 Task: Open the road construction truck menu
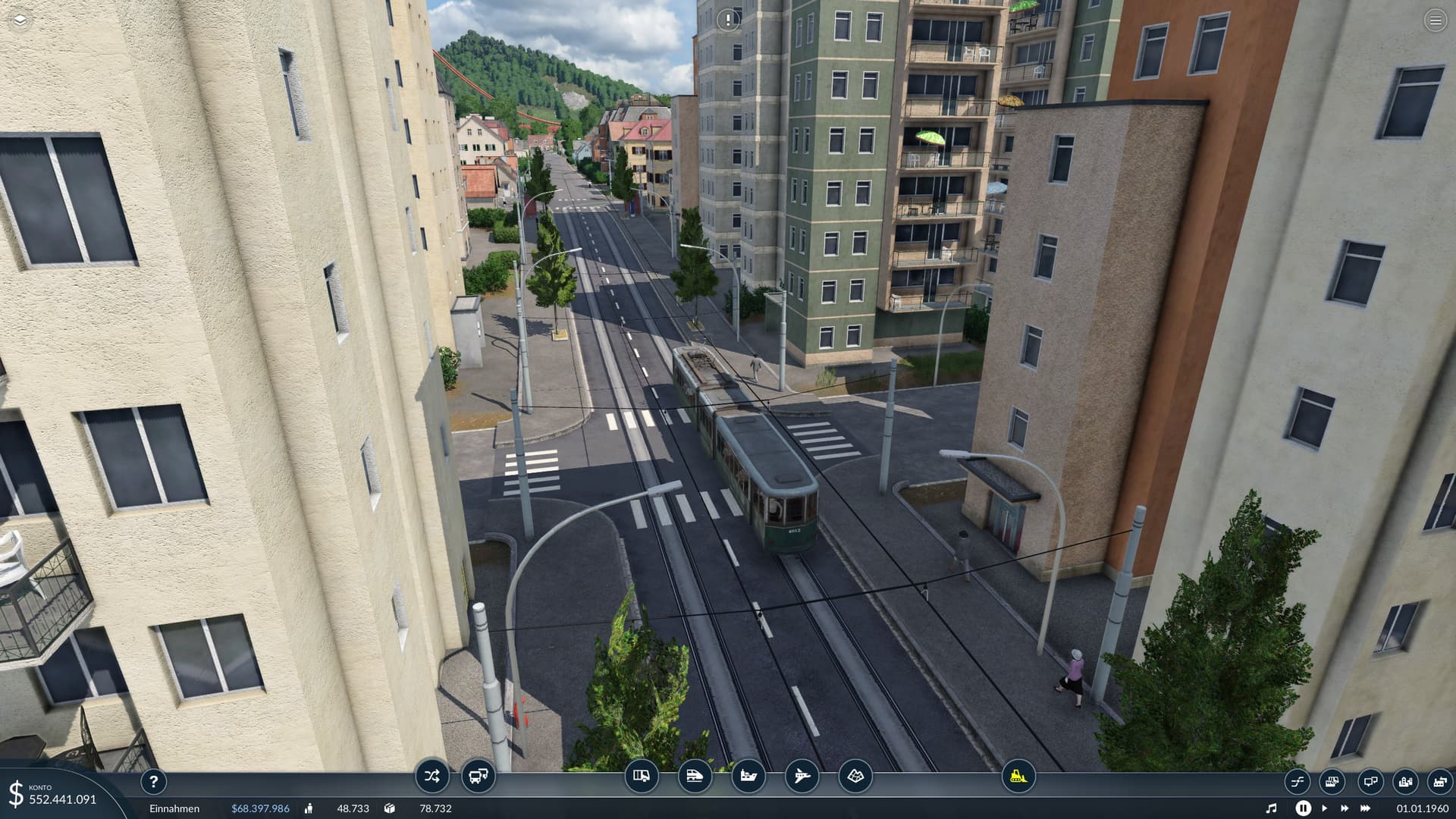click(642, 777)
